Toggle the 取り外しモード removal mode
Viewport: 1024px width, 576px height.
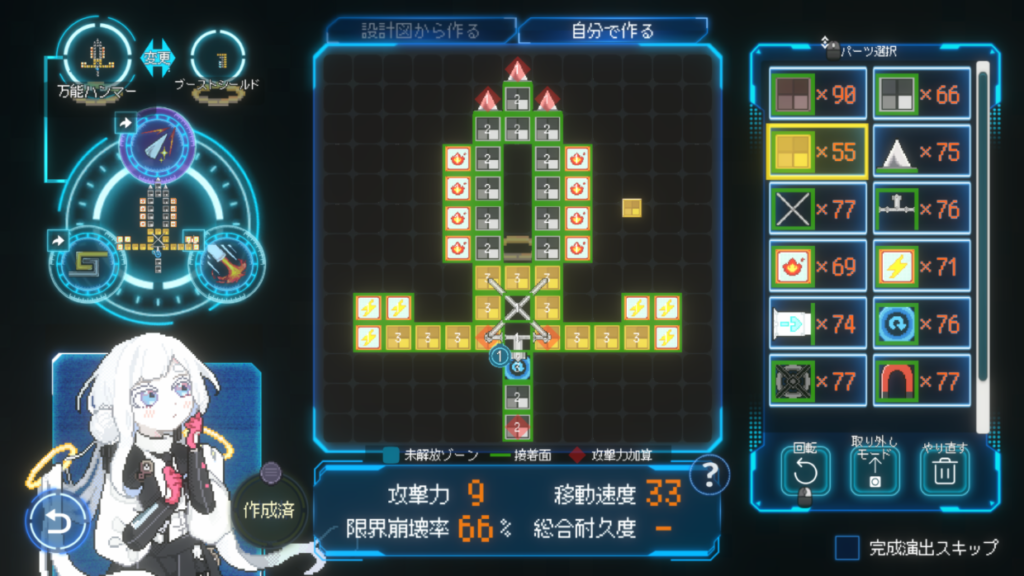point(875,470)
